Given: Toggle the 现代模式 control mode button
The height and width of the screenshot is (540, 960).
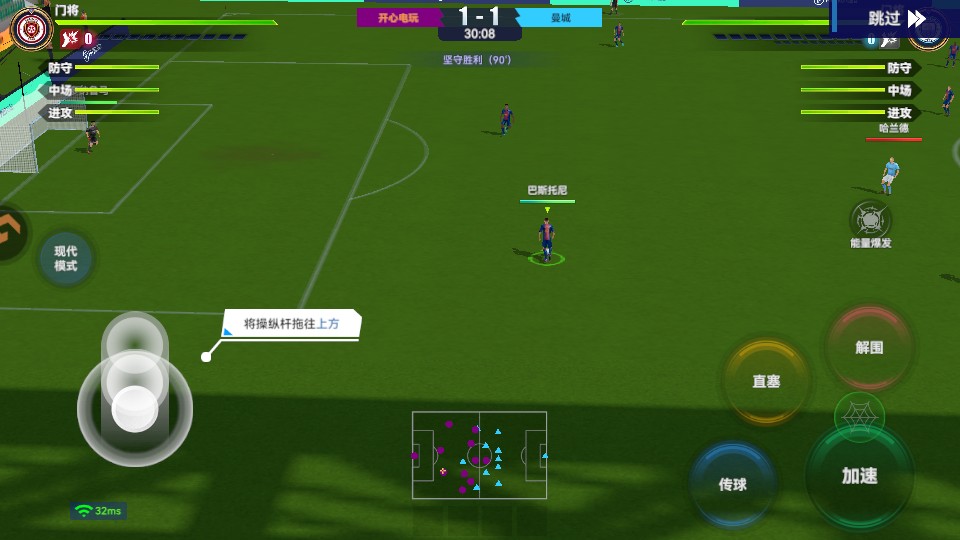Looking at the screenshot, I should point(66,258).
